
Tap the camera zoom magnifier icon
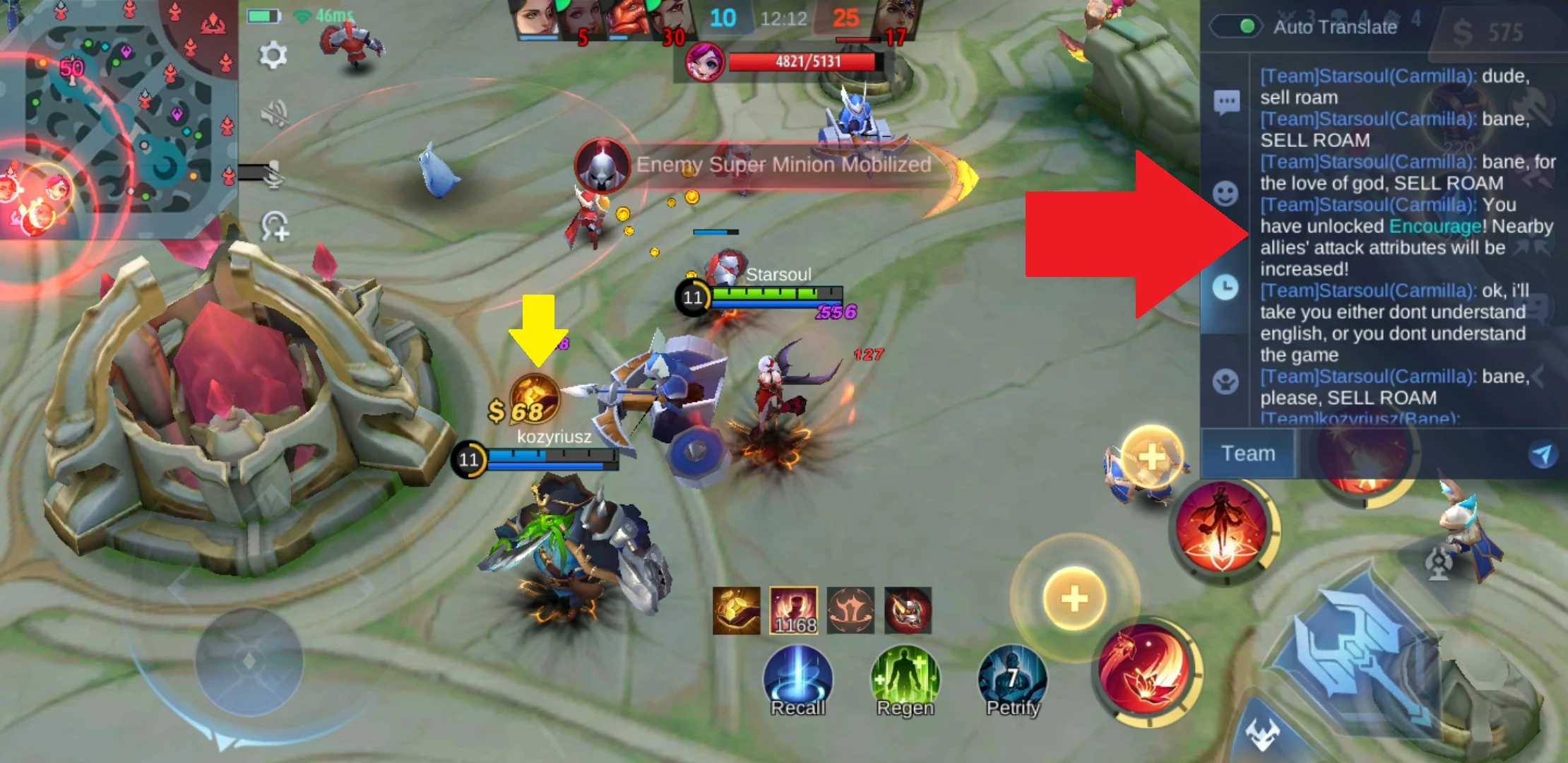(x=274, y=227)
